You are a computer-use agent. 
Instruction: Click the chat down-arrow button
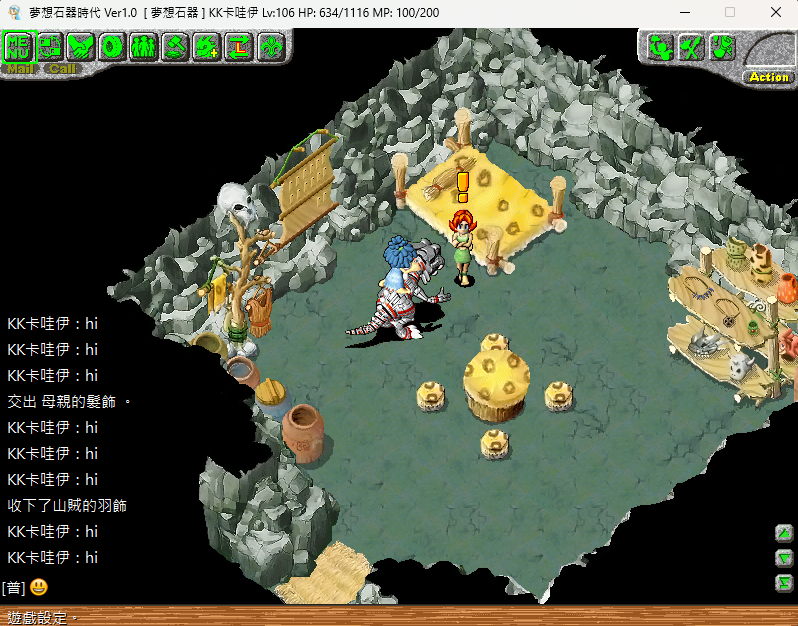pyautogui.click(x=784, y=558)
